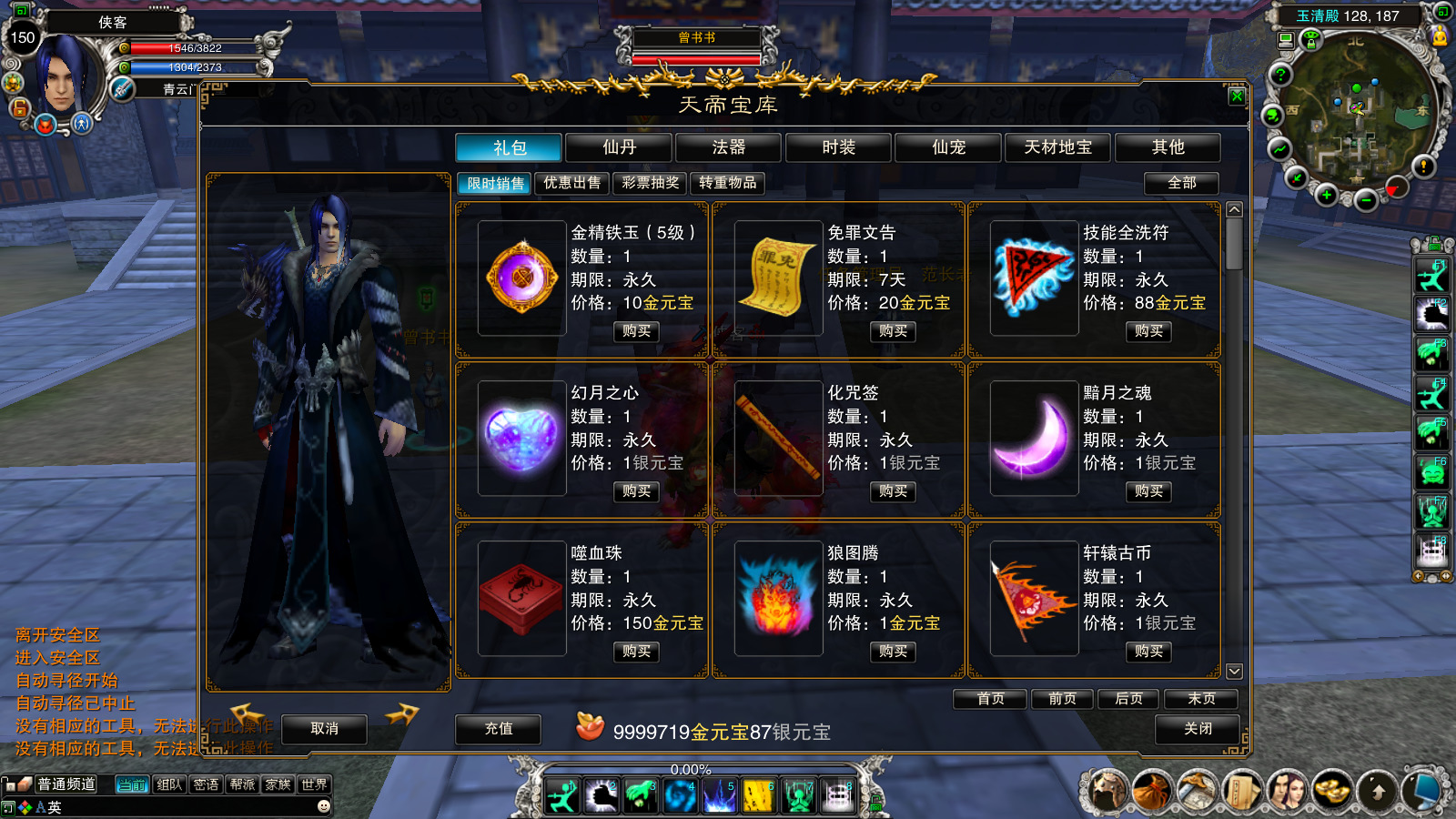
Task: Select the 狼图腾 flame icon
Action: coord(778,599)
